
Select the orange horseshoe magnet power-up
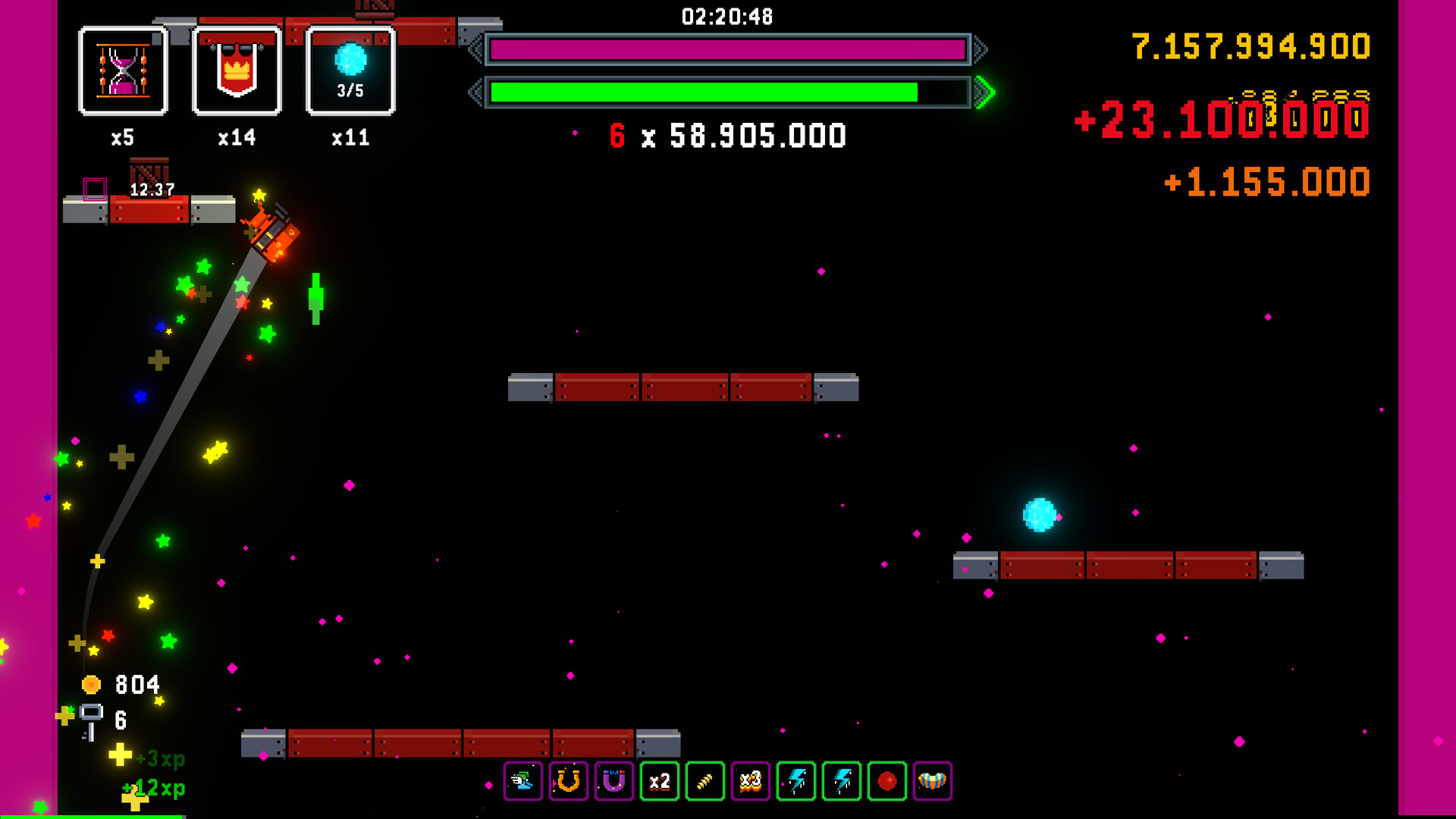pos(569,782)
